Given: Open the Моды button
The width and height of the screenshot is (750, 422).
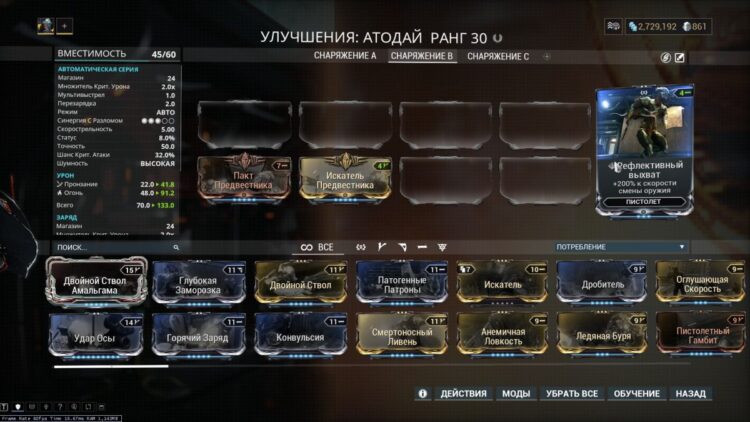Looking at the screenshot, I should pos(516,394).
